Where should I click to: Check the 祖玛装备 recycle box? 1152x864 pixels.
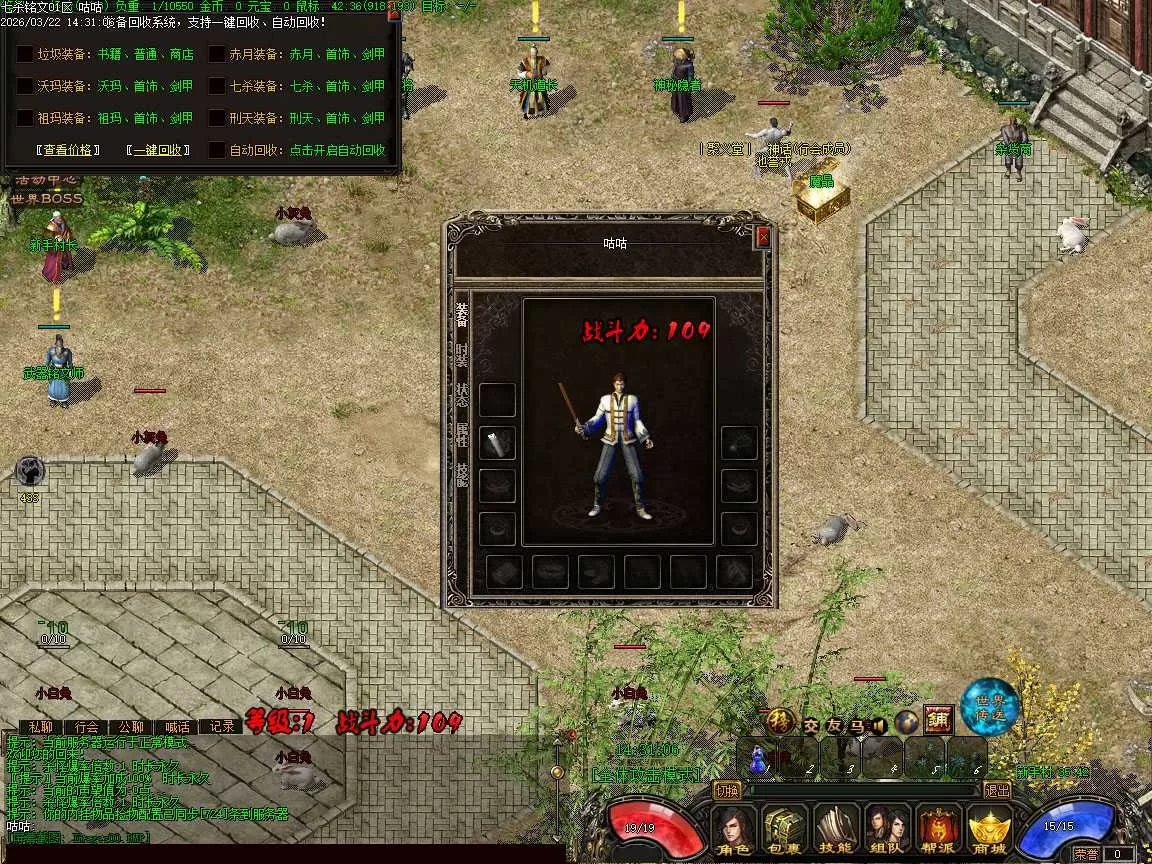click(24, 118)
